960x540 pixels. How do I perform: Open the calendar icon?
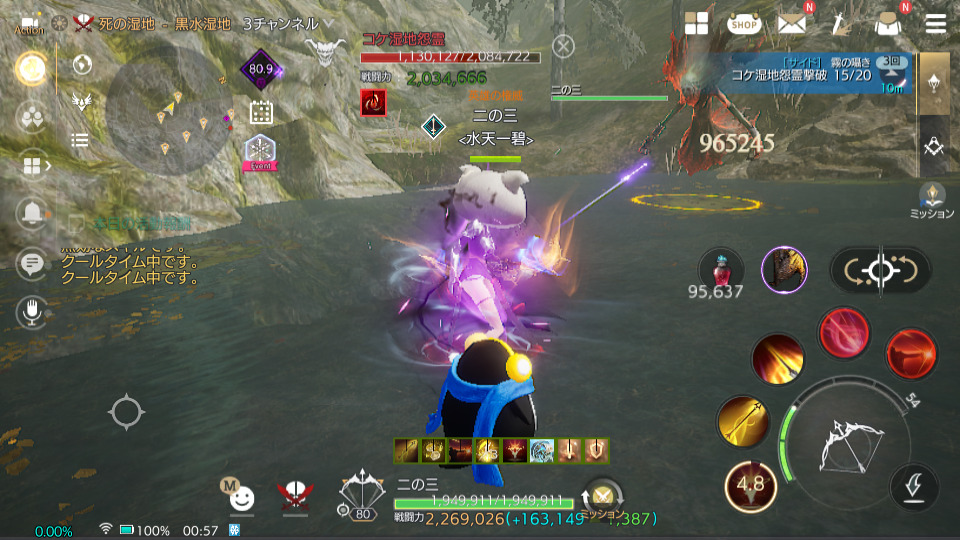point(261,112)
